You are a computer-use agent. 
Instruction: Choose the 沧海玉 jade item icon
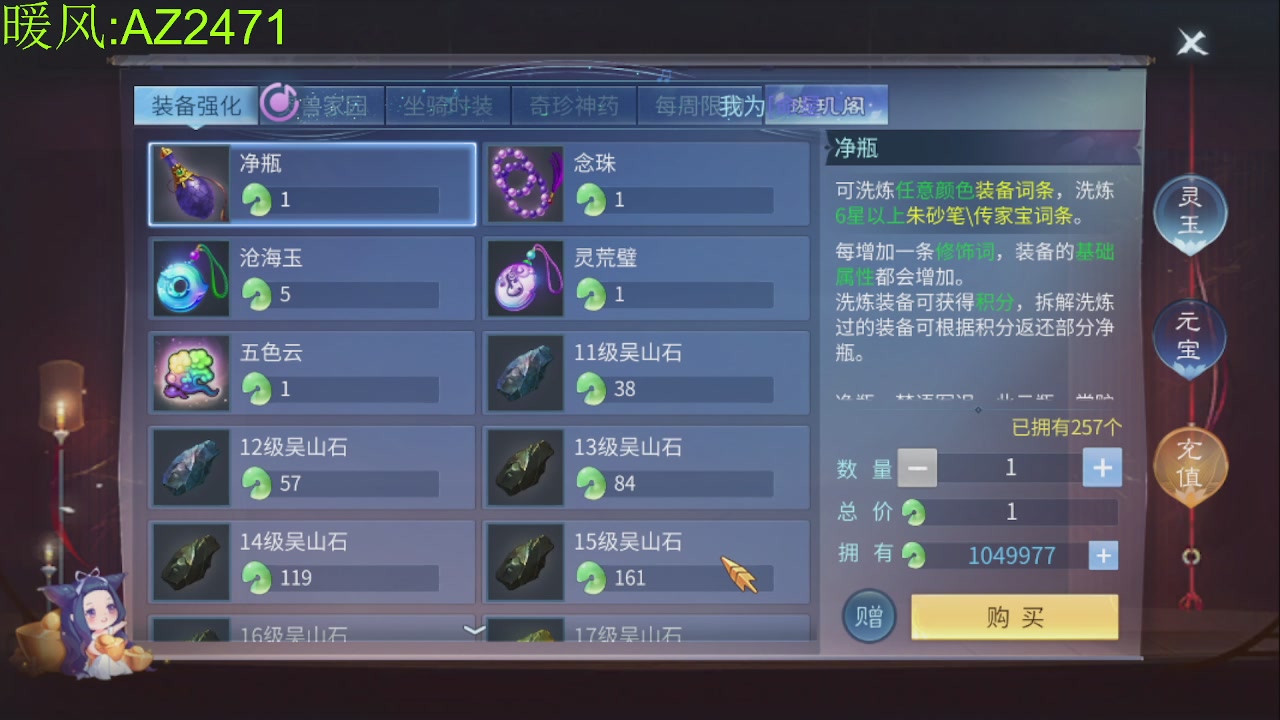(190, 278)
